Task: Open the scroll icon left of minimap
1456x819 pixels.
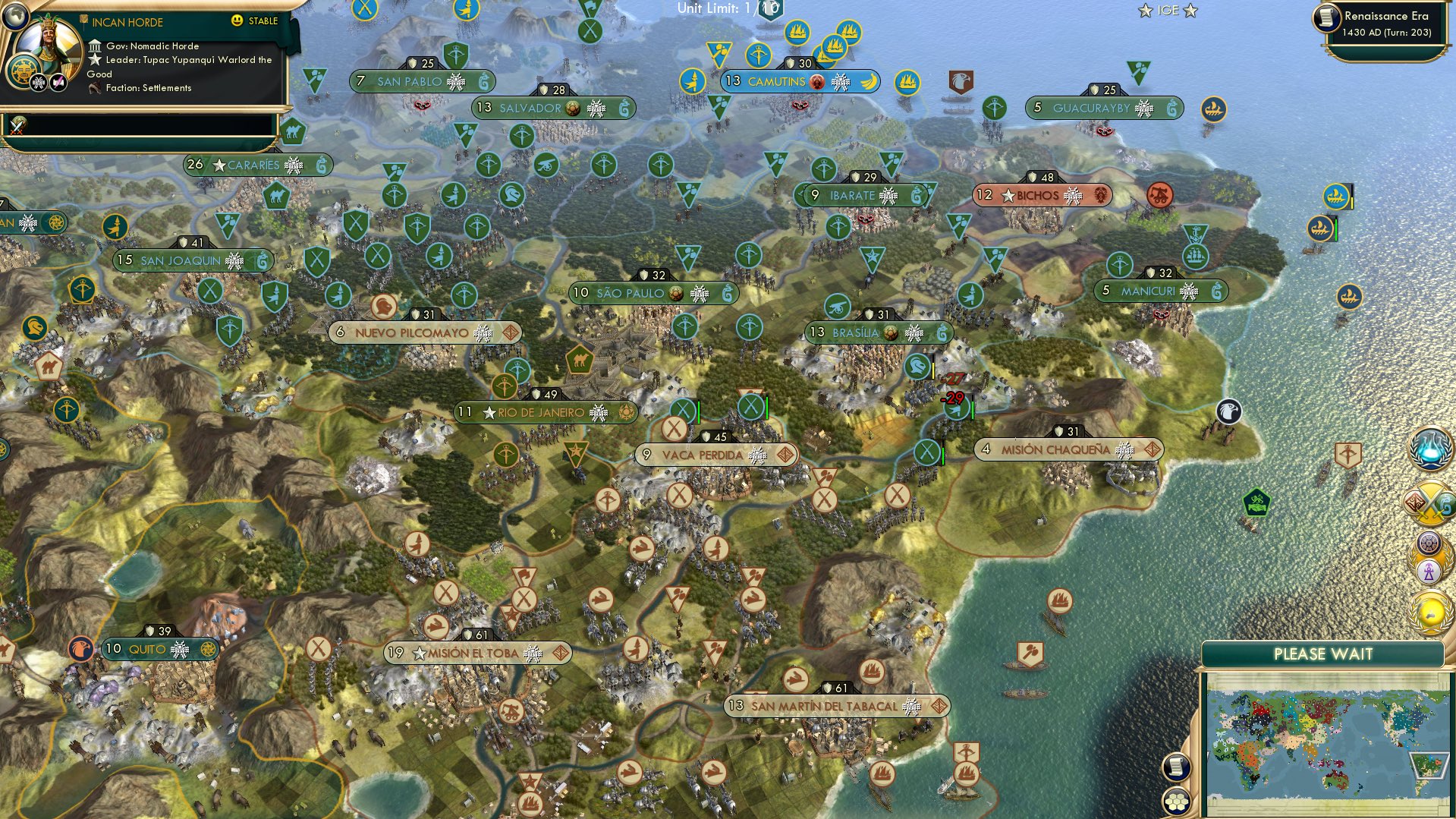Action: [1175, 767]
